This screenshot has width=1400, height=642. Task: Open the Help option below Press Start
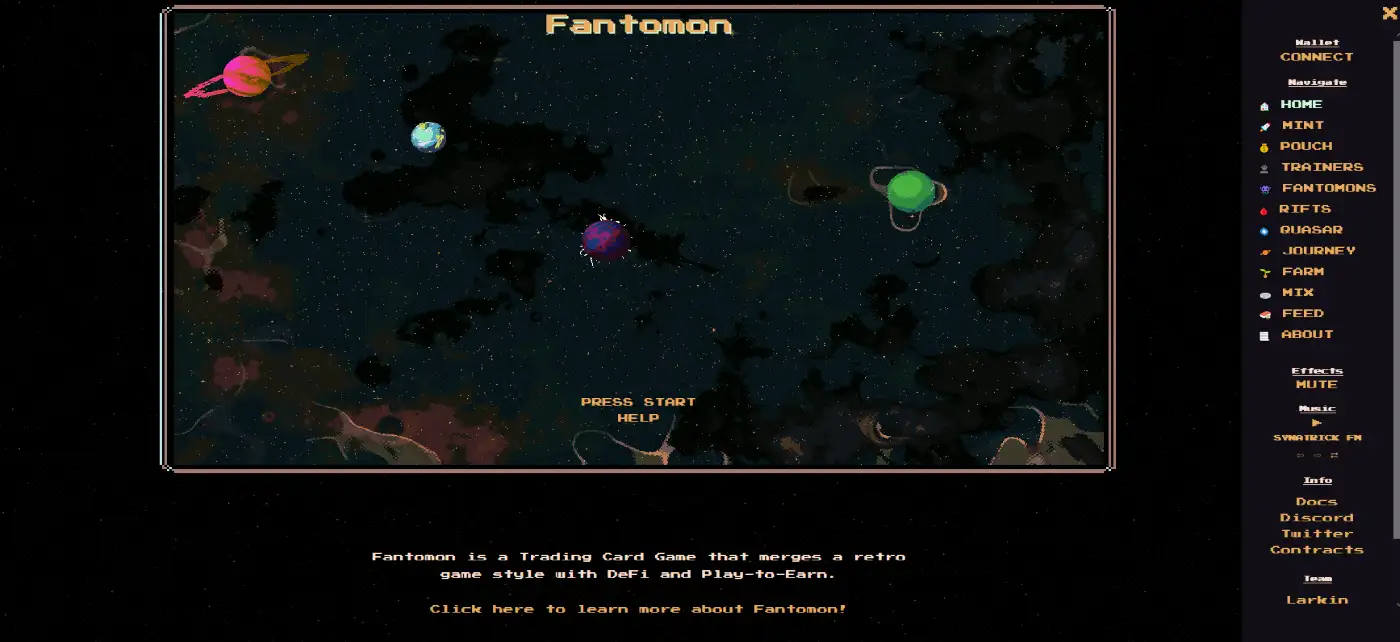(x=638, y=418)
